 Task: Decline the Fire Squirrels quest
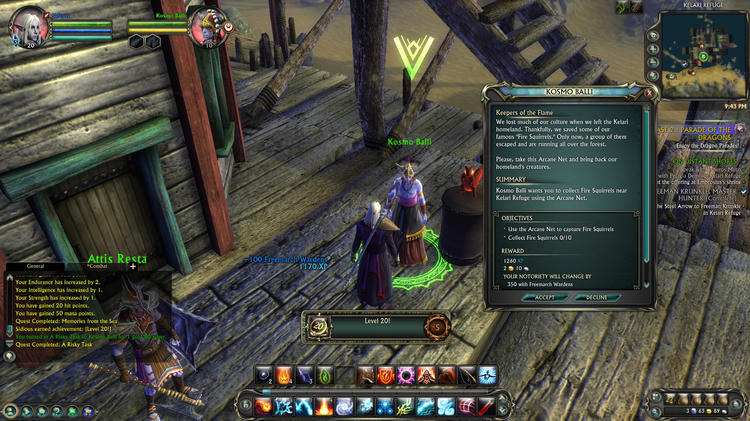point(596,297)
